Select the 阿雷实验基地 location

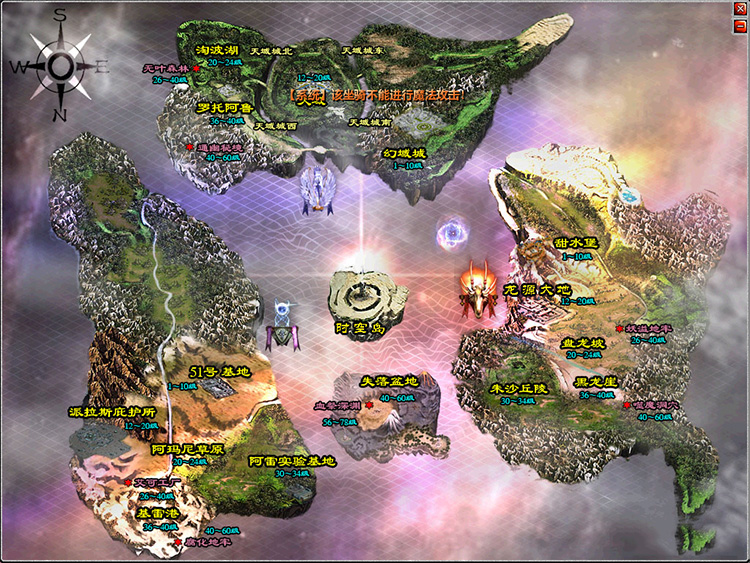(291, 461)
